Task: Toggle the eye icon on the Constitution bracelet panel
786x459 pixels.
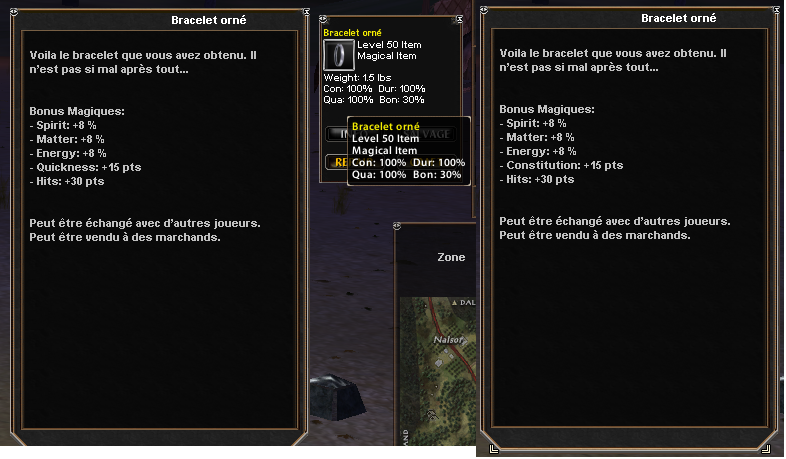Action: point(483,11)
